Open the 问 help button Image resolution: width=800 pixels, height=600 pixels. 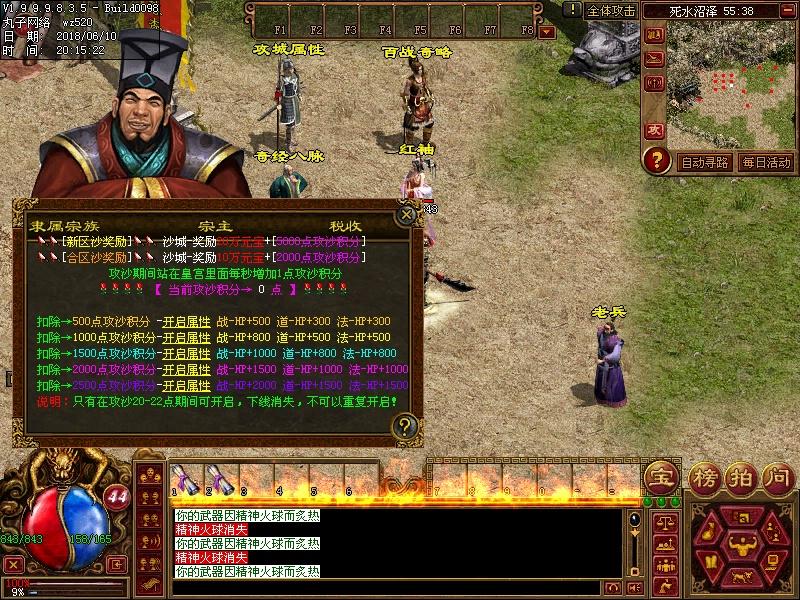click(x=777, y=477)
